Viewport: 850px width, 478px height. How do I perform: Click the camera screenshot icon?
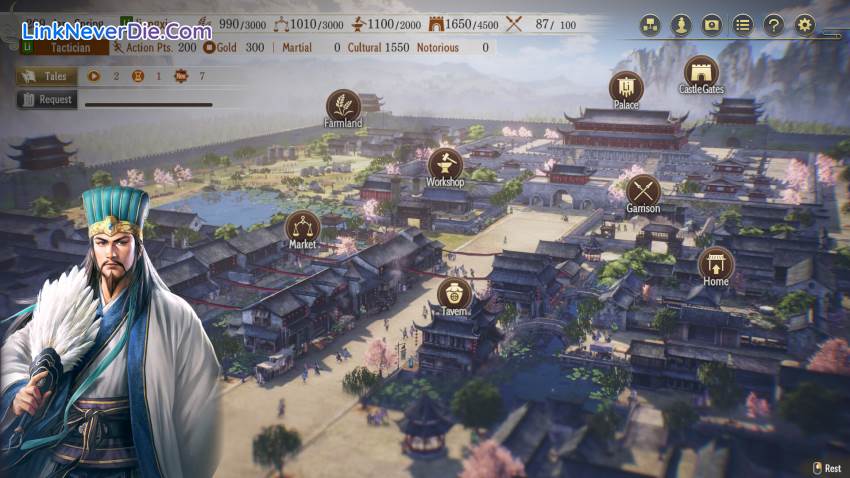tap(712, 24)
